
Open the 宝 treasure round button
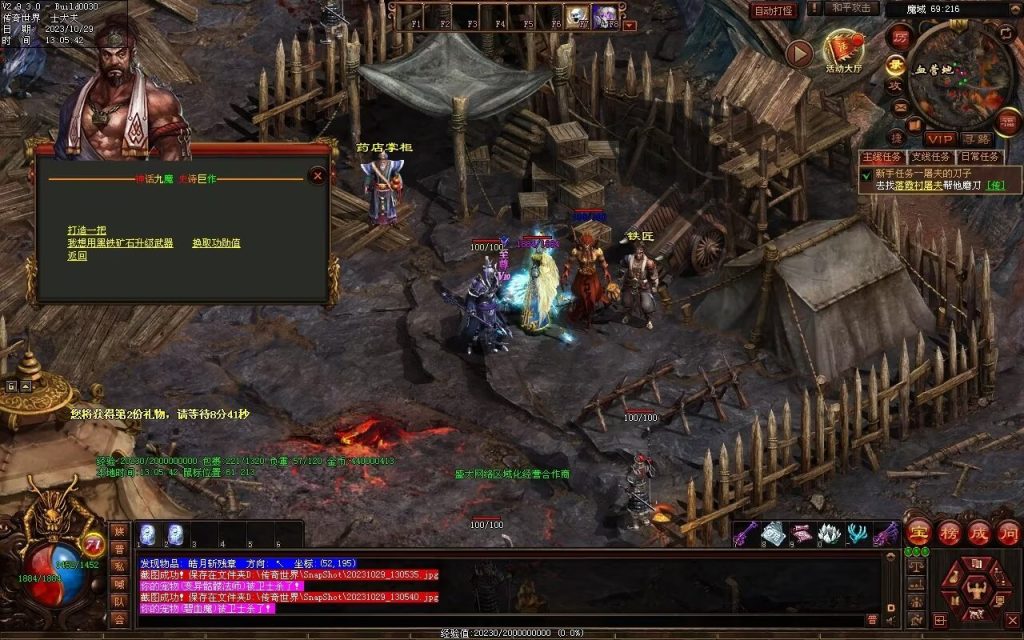pyautogui.click(x=918, y=533)
